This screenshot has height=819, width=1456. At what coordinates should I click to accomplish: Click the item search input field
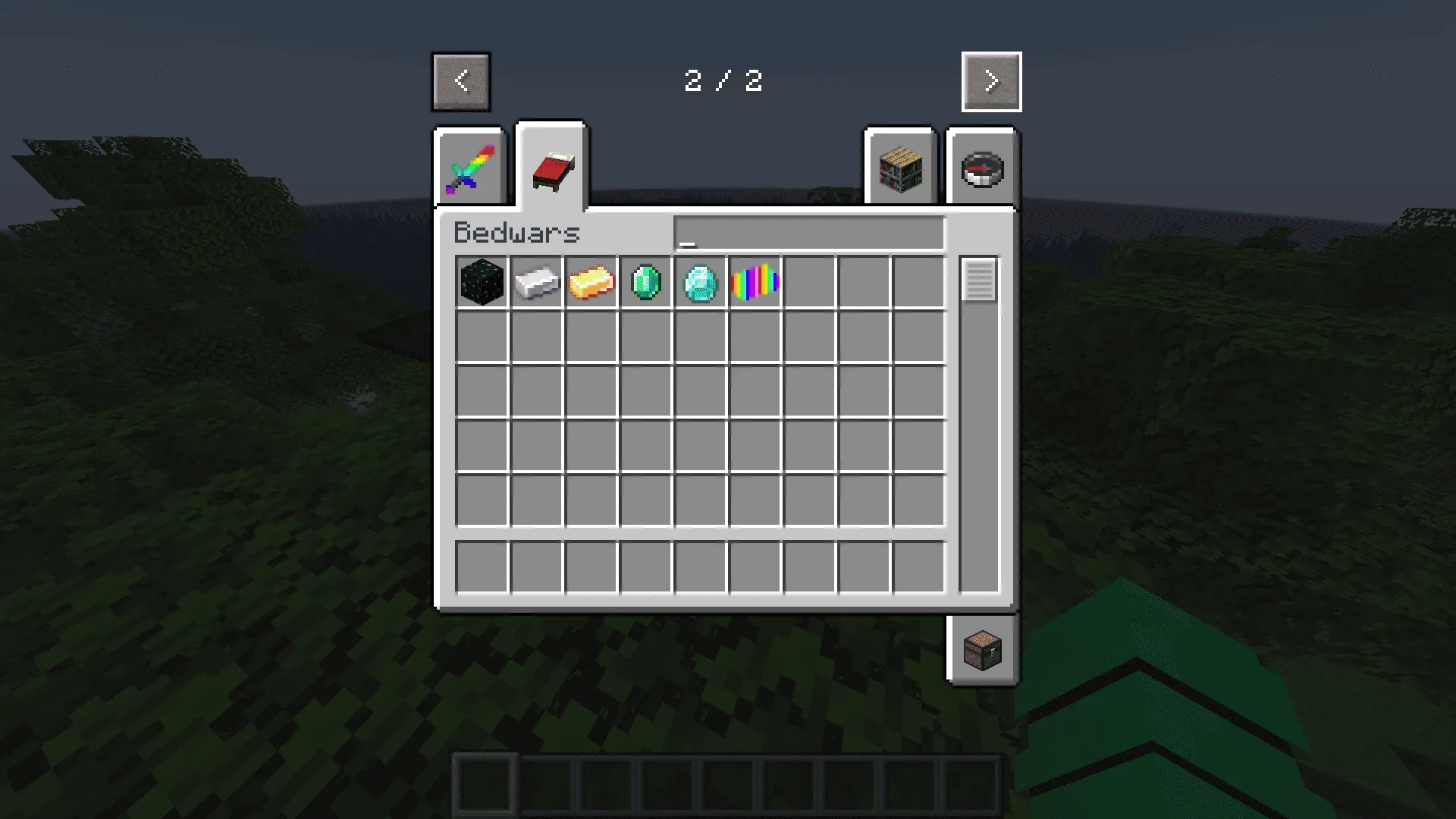(x=809, y=234)
